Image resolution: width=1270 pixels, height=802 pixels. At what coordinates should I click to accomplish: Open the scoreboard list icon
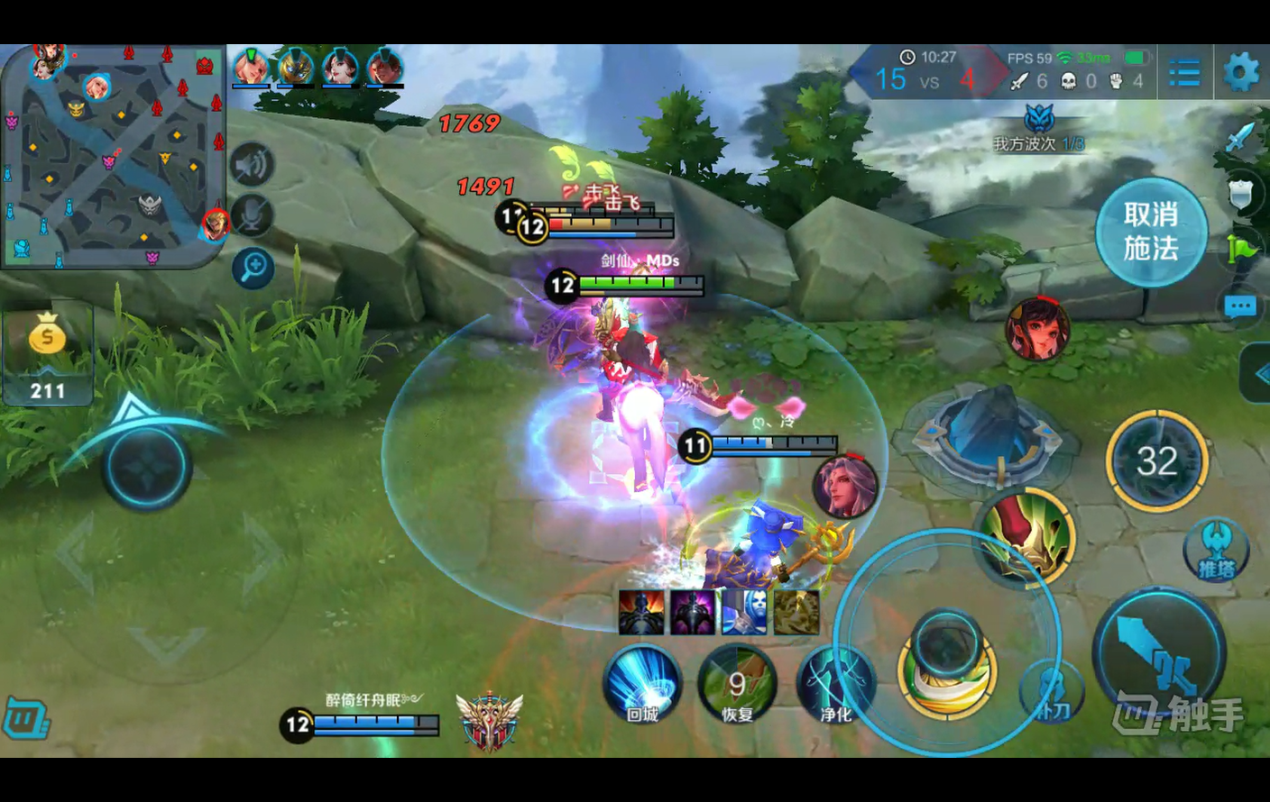pos(1185,72)
